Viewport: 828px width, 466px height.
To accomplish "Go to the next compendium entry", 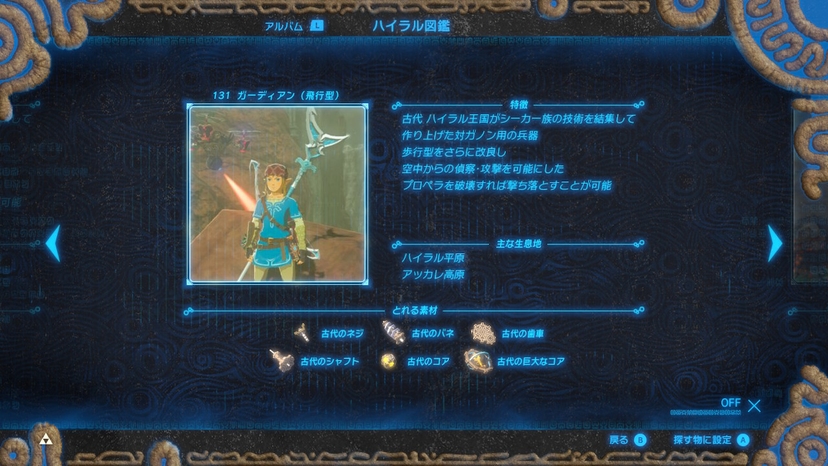I will coord(774,243).
